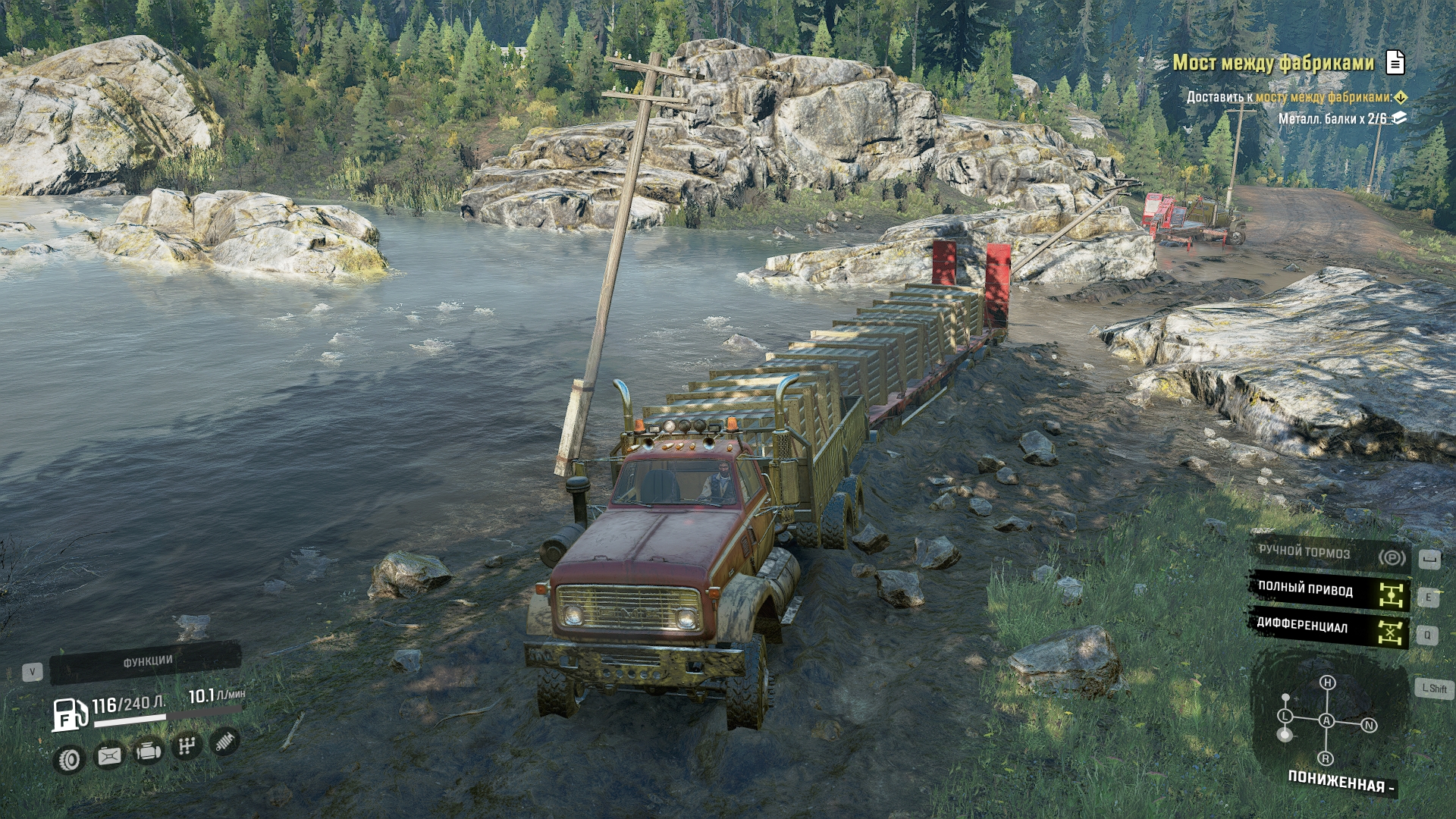1456x819 pixels.
Task: Select the H high gear node
Action: coord(1327,682)
